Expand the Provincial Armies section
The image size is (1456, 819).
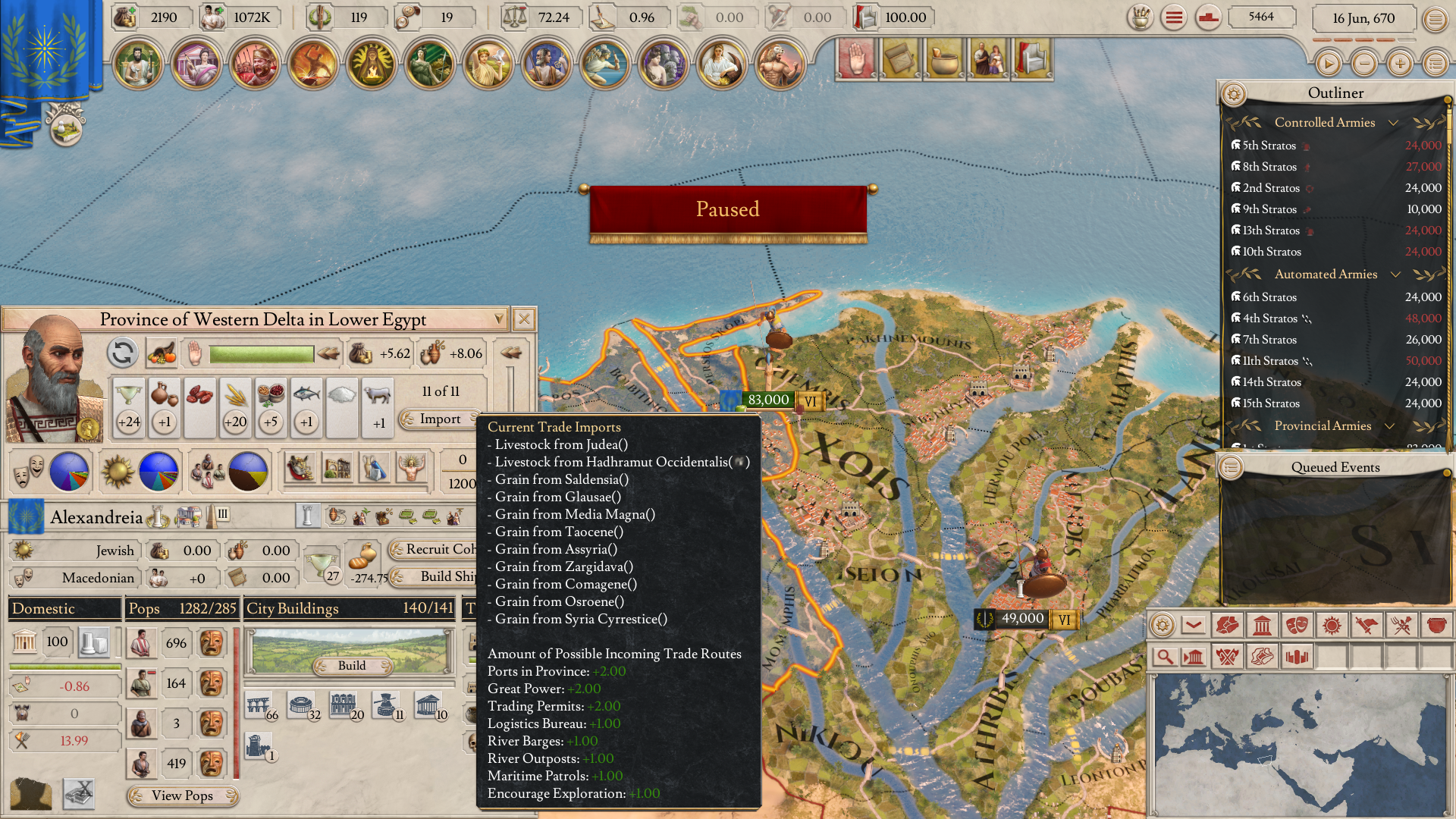pos(1390,426)
